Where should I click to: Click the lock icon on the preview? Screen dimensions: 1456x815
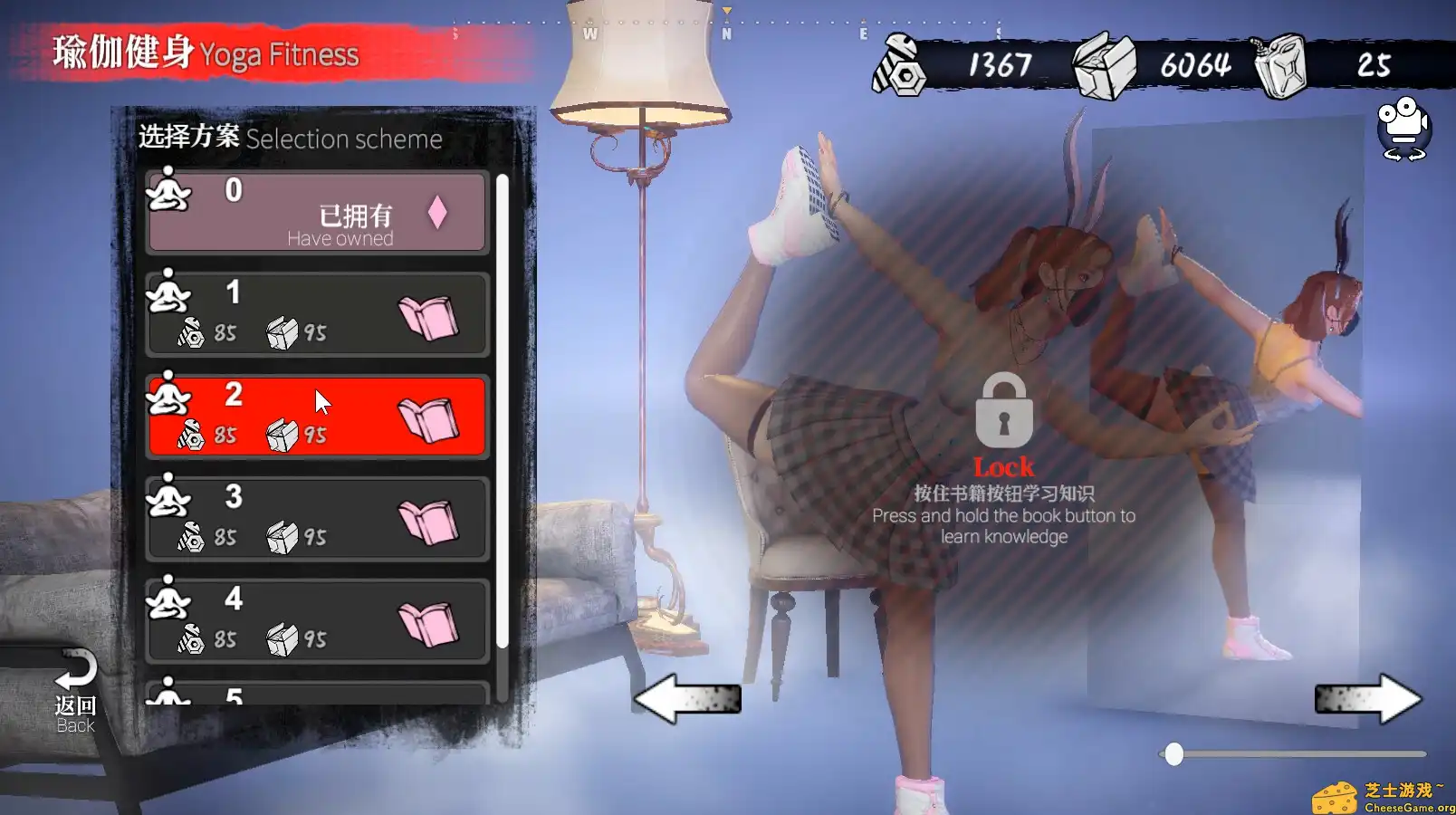click(x=1003, y=413)
